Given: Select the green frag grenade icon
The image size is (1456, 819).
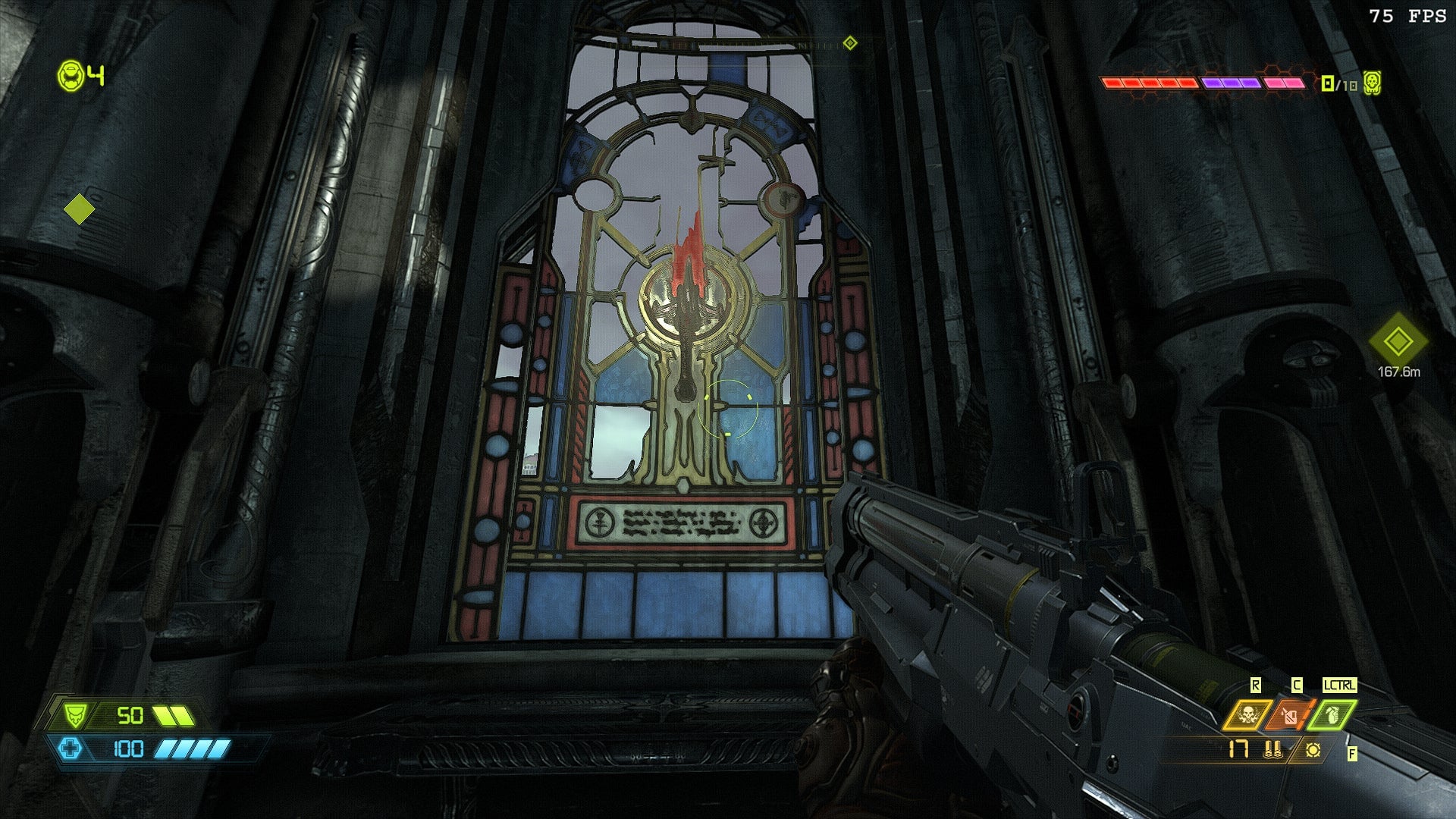Looking at the screenshot, I should click(x=1335, y=716).
